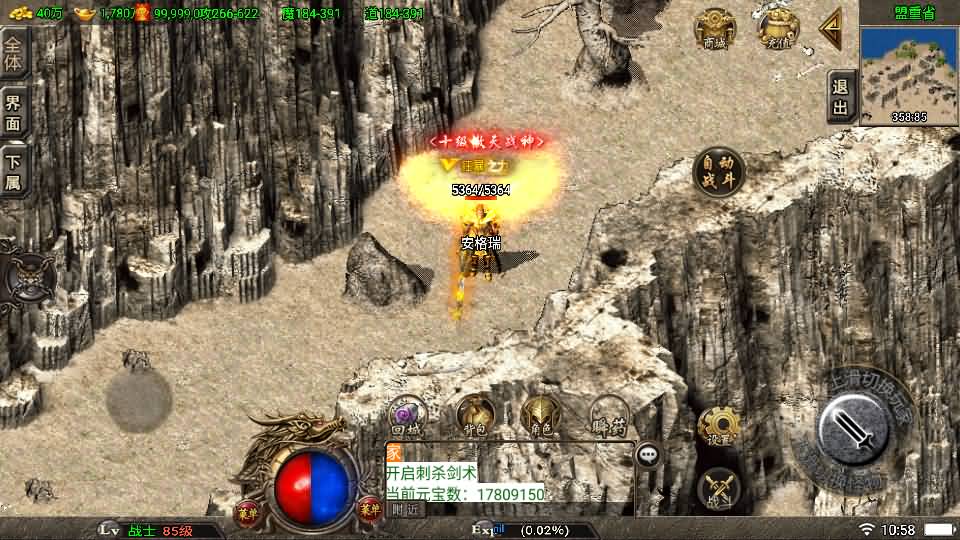Select the 全体 tab
This screenshot has width=960, height=540.
tap(14, 50)
